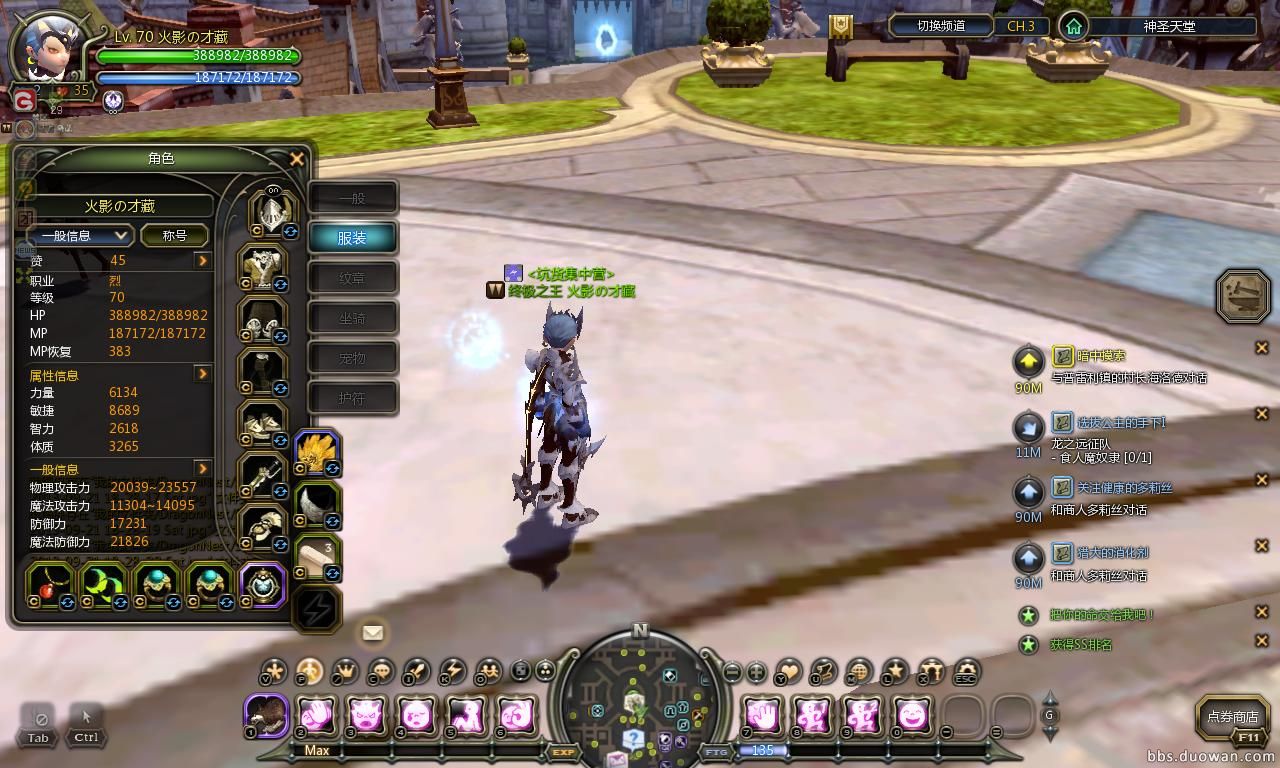Viewport: 1280px width, 768px height.
Task: Activate the eagle skill in slot 1
Action: pyautogui.click(x=267, y=716)
